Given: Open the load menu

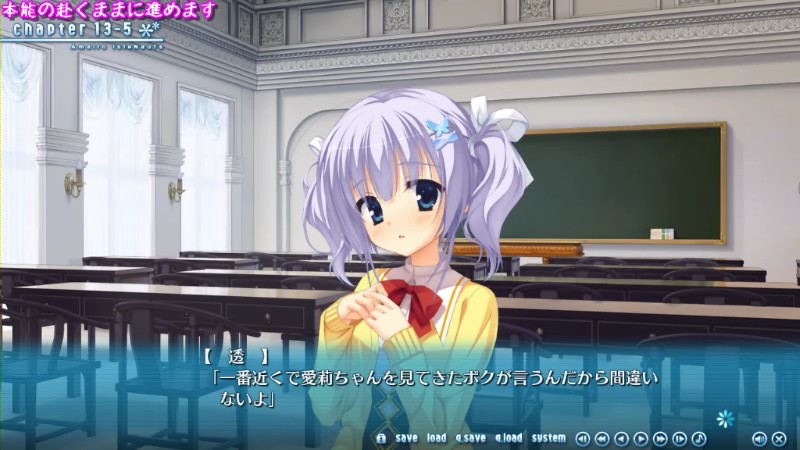Looking at the screenshot, I should point(436,438).
